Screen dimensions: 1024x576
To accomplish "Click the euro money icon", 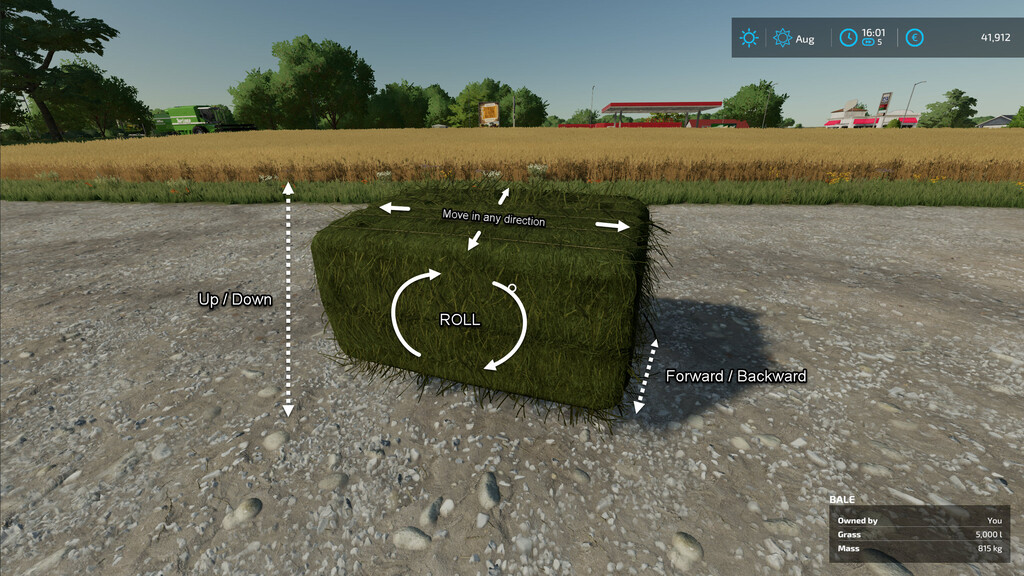I will (914, 38).
